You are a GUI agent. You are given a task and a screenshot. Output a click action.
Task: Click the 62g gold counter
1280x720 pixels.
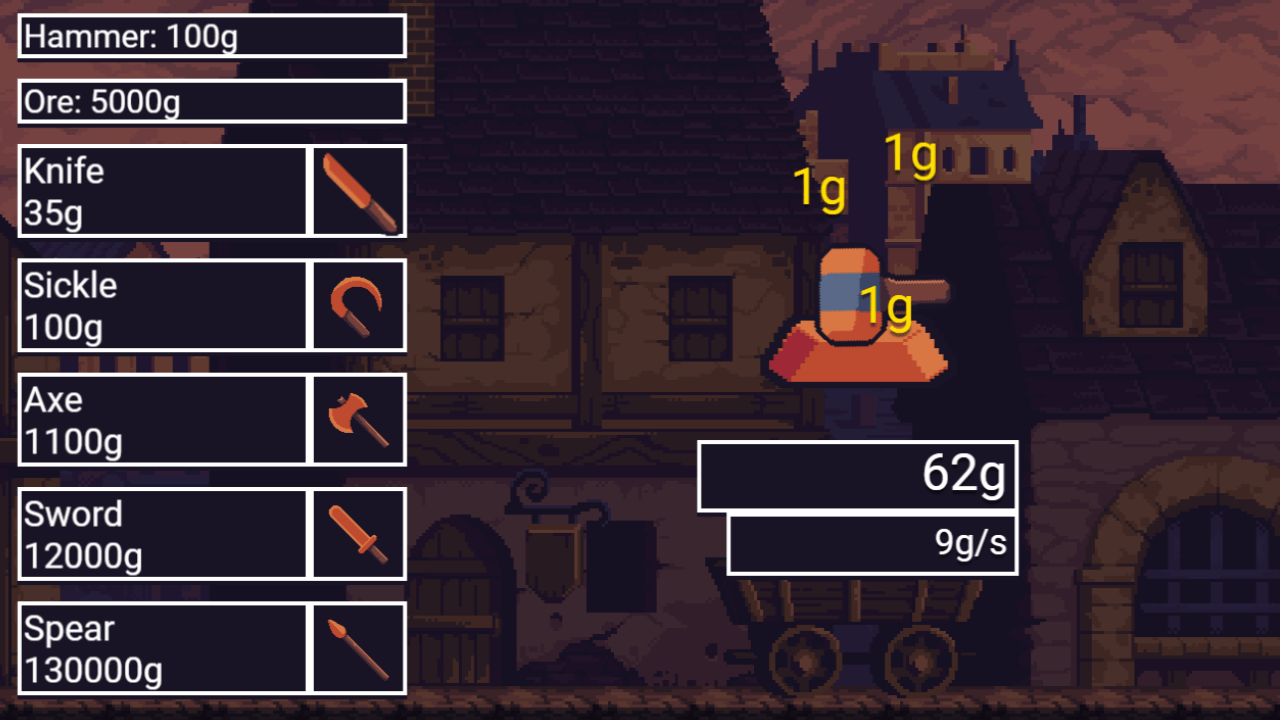[x=857, y=477]
